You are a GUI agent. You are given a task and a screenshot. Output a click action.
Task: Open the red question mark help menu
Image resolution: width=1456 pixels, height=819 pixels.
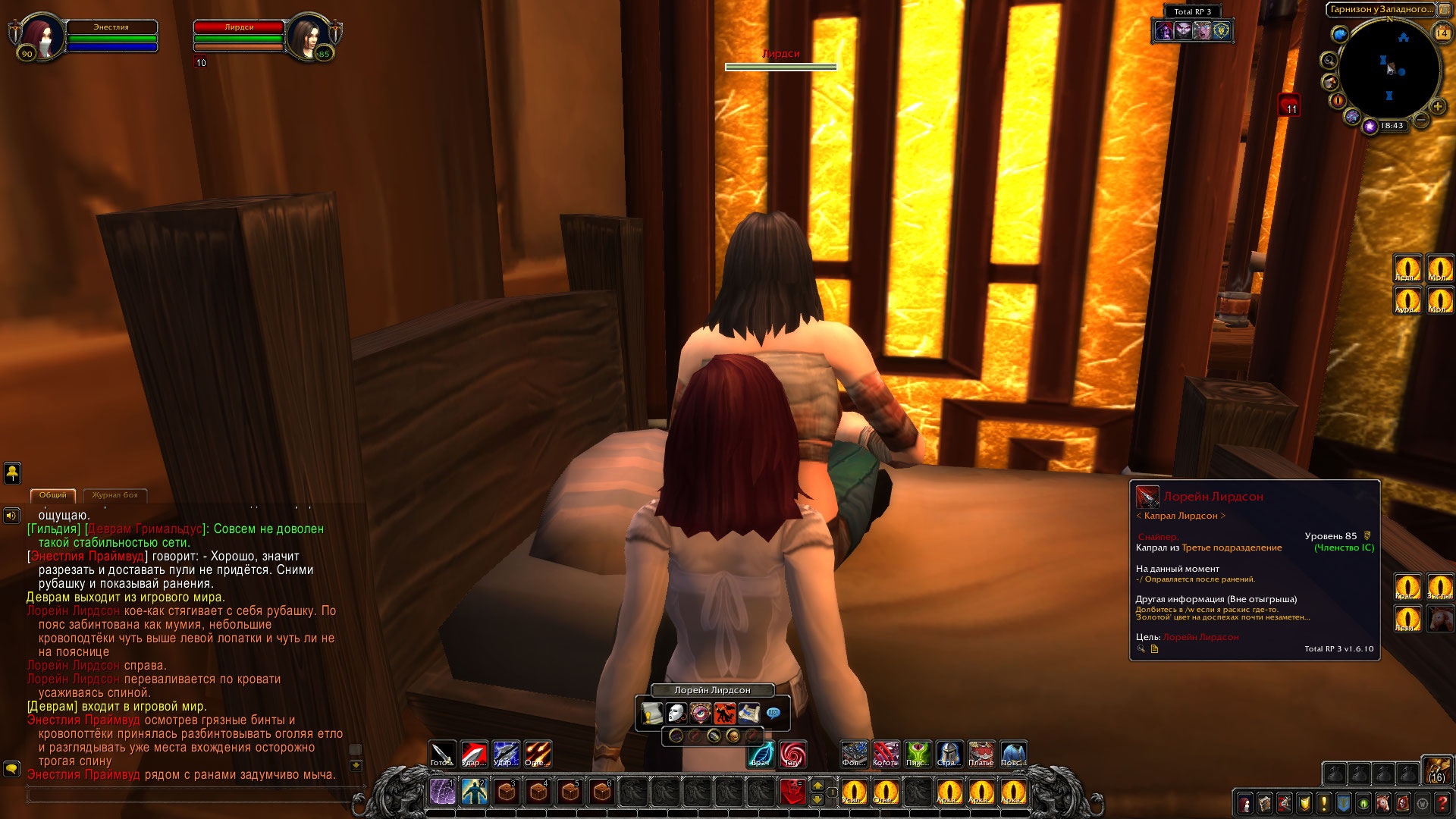coord(1442,803)
